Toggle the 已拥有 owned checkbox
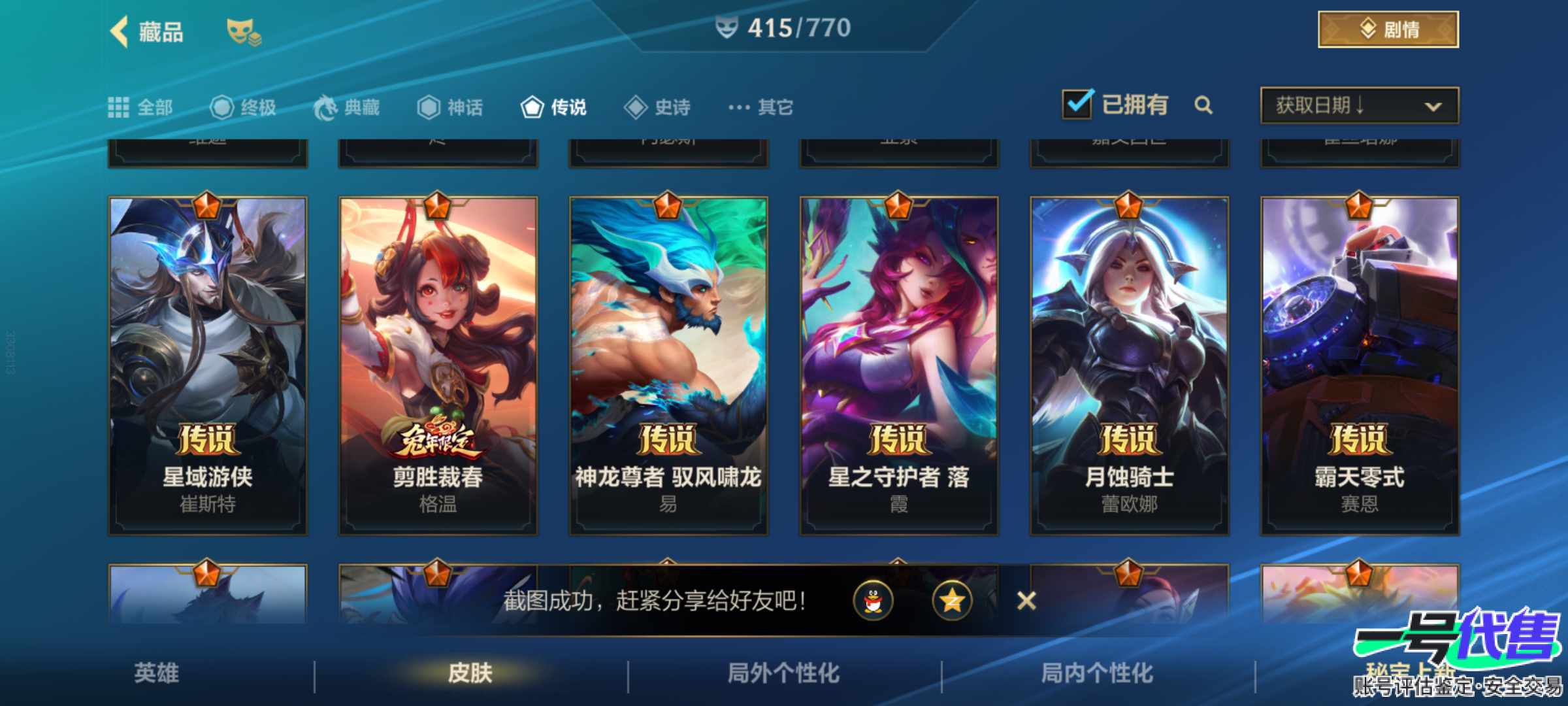This screenshot has width=1568, height=706. click(x=1079, y=103)
